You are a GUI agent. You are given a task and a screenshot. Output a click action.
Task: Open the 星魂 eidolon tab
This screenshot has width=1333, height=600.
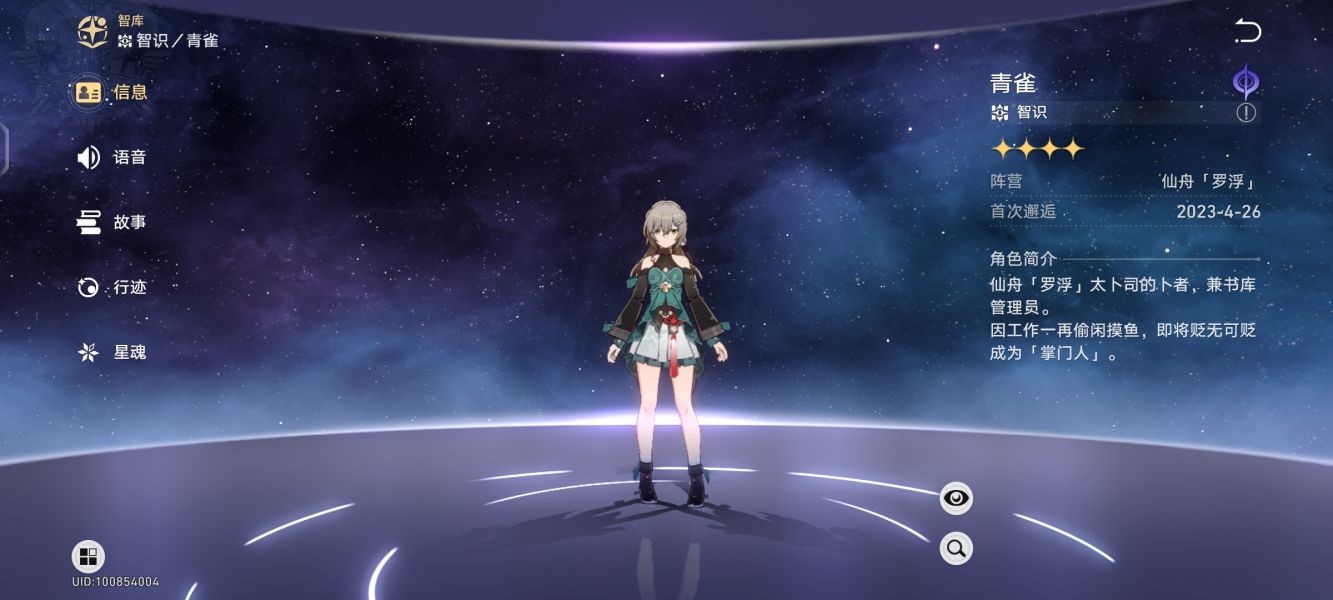pyautogui.click(x=111, y=352)
